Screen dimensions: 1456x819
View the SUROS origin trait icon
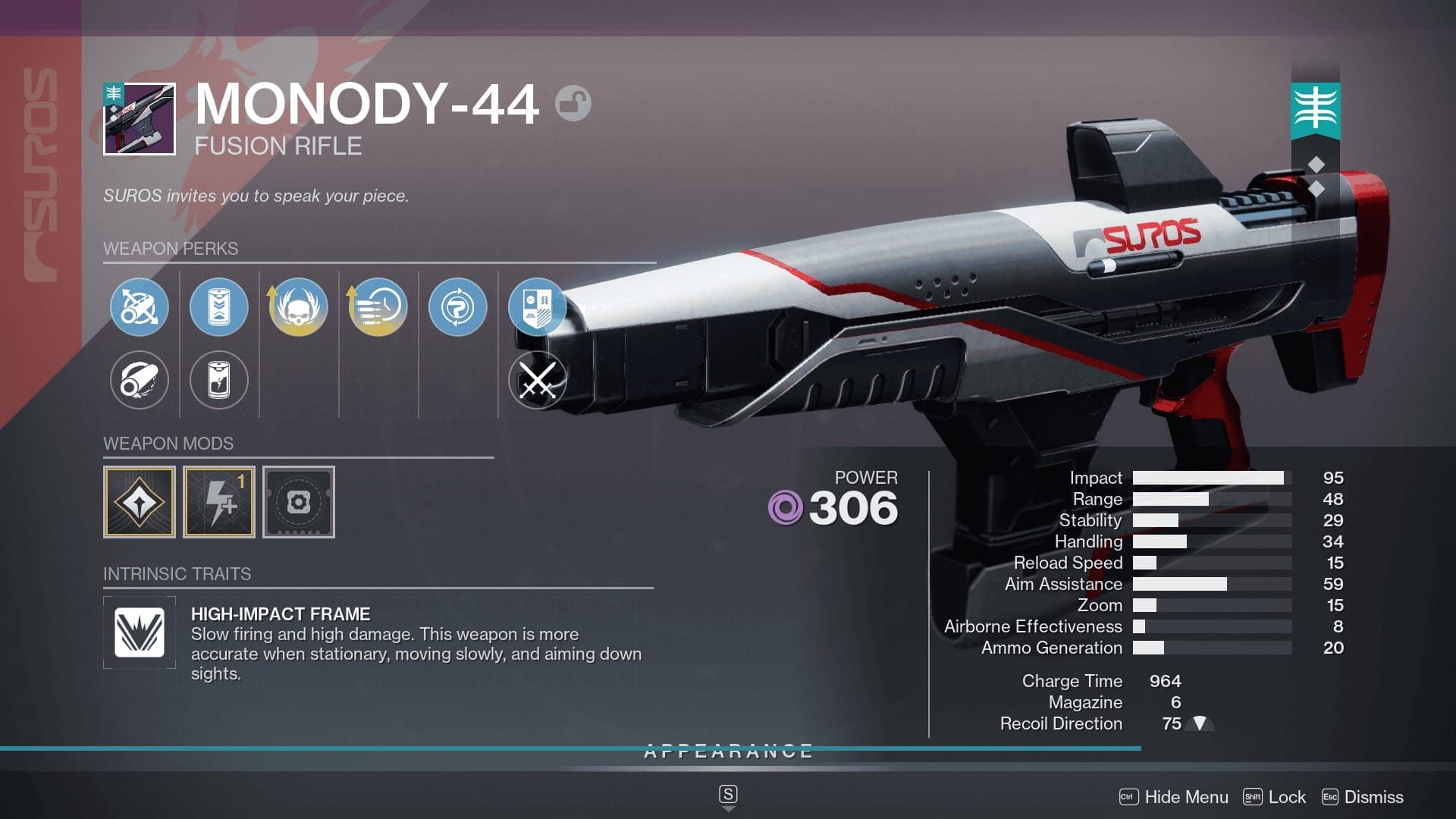click(457, 307)
